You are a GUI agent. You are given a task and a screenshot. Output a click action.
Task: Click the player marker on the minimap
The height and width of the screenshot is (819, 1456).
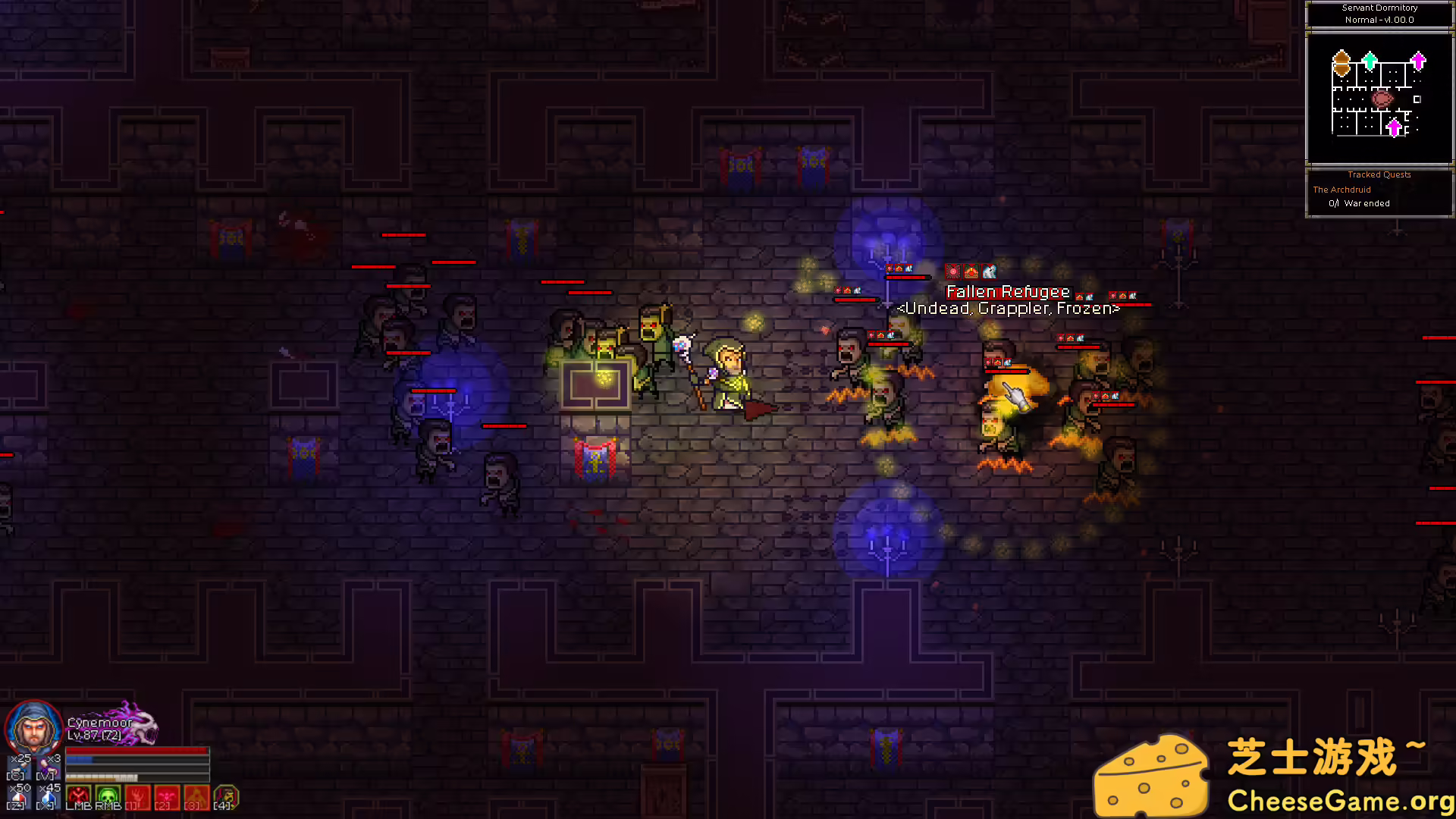1382,98
